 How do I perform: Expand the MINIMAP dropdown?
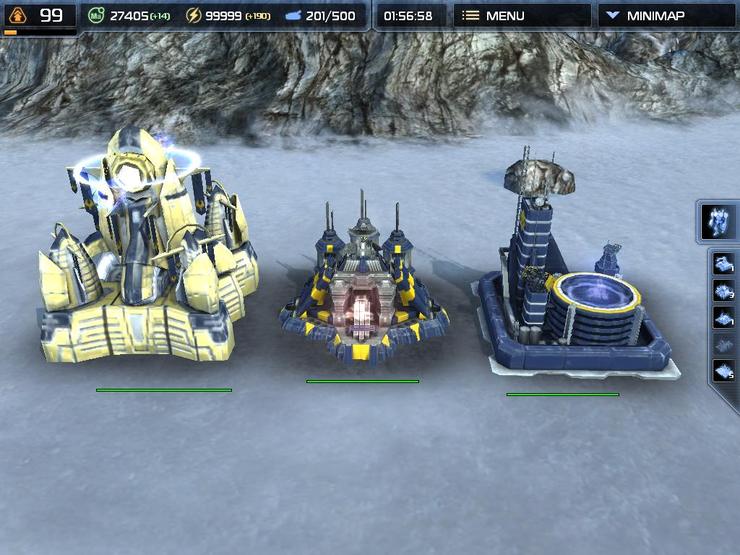[667, 16]
